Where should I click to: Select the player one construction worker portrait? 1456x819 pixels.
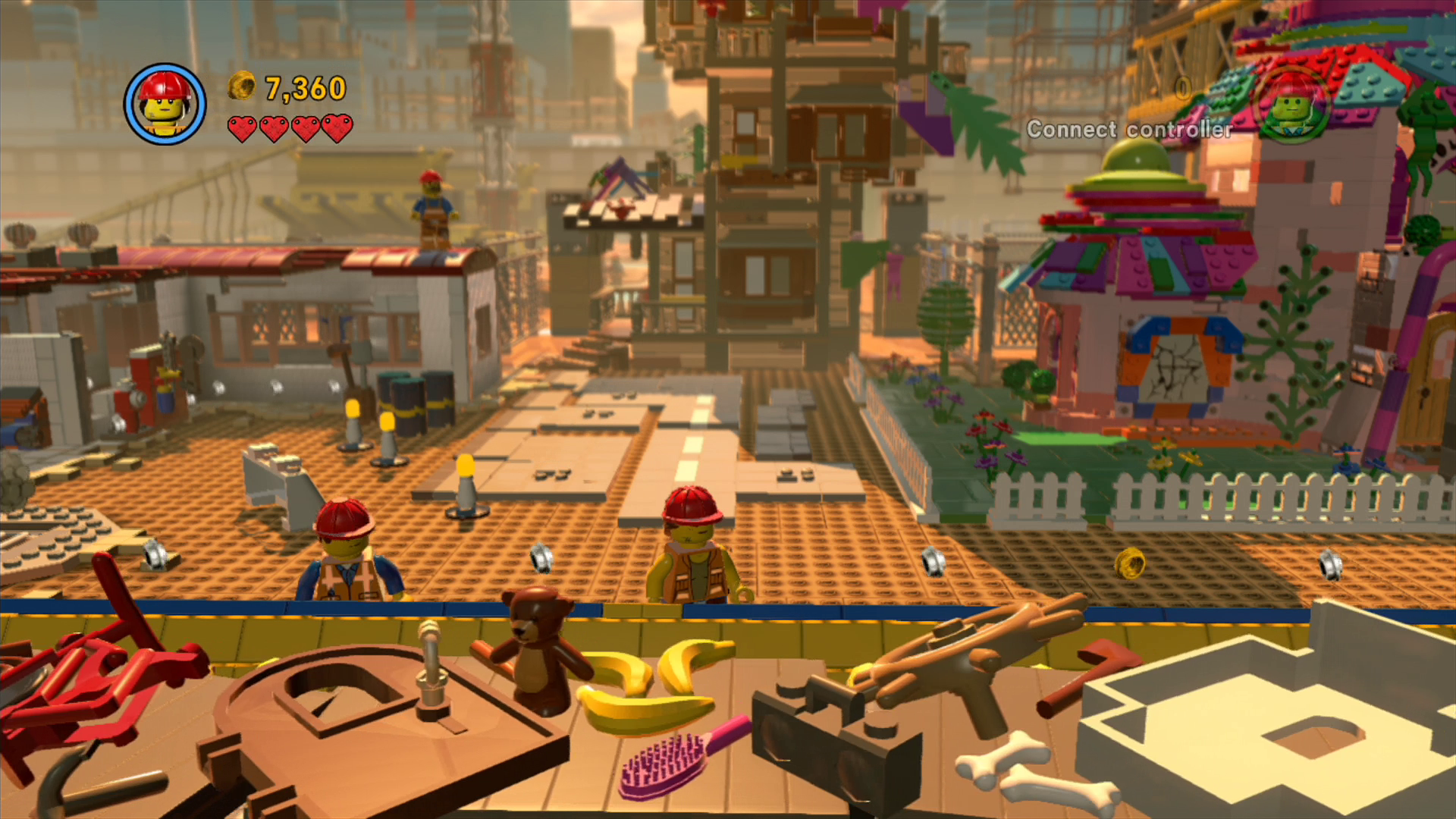[x=165, y=104]
